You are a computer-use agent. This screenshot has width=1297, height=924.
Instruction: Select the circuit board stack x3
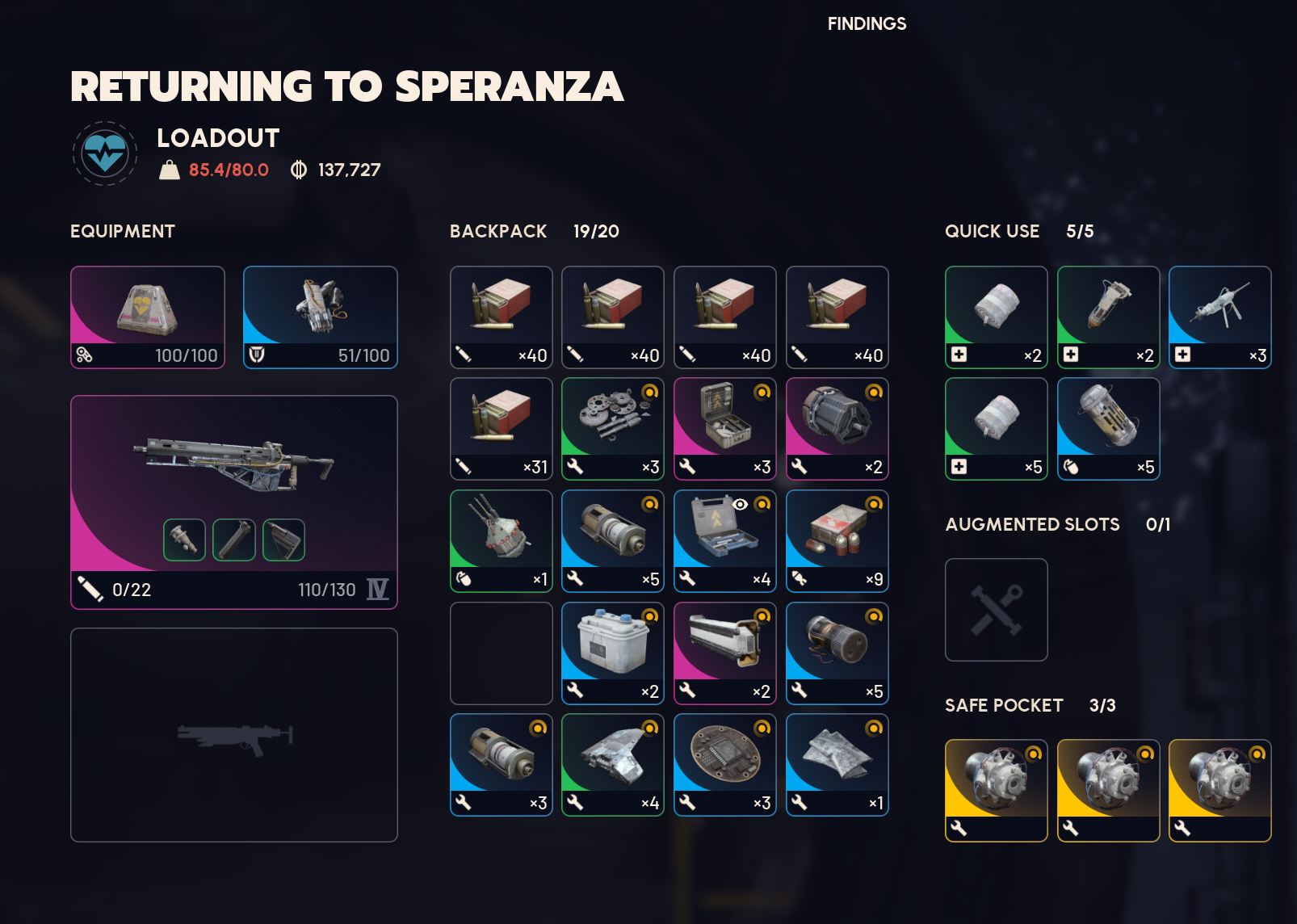point(725,765)
